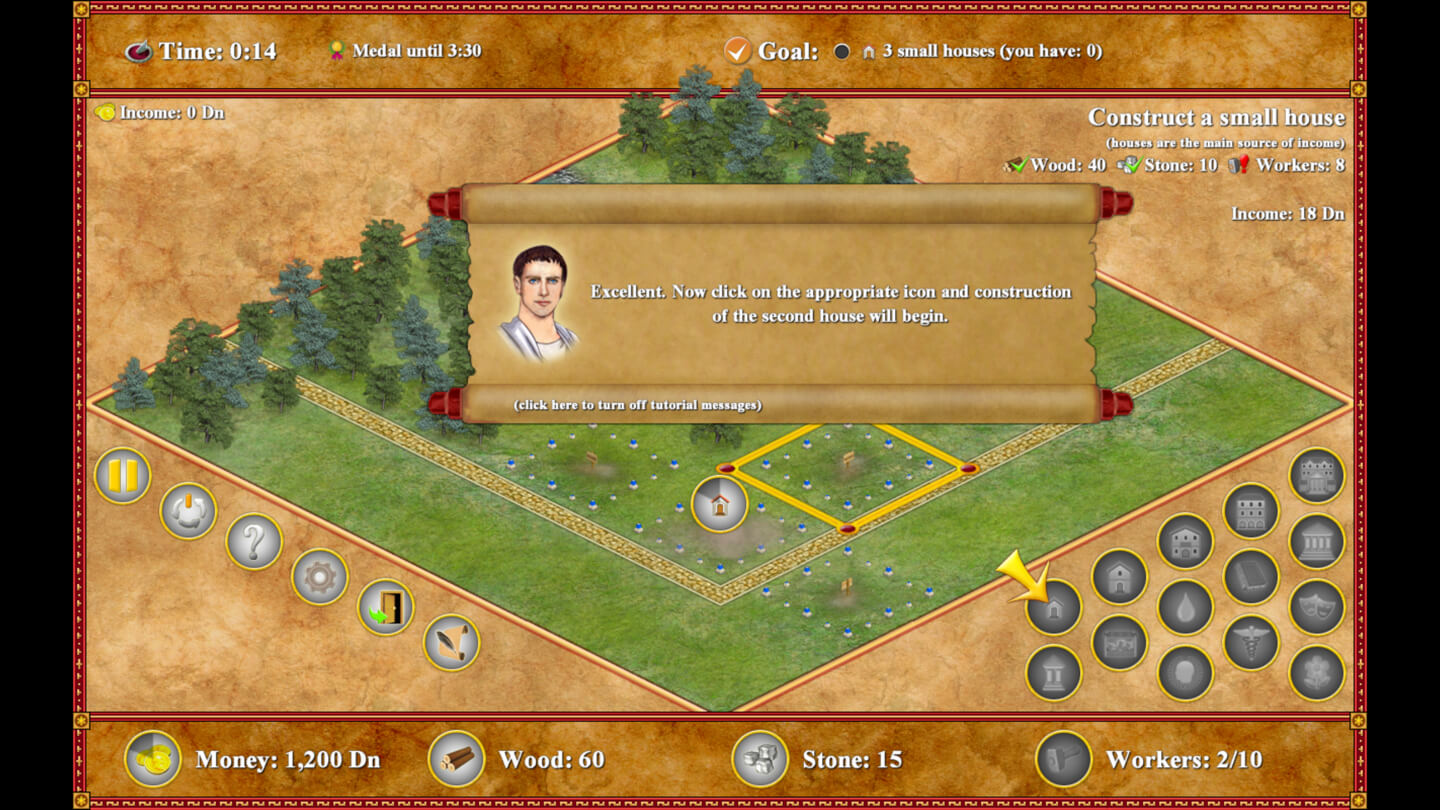Choose the medium house build icon
Screen dimensions: 1440x810
(x=1119, y=577)
